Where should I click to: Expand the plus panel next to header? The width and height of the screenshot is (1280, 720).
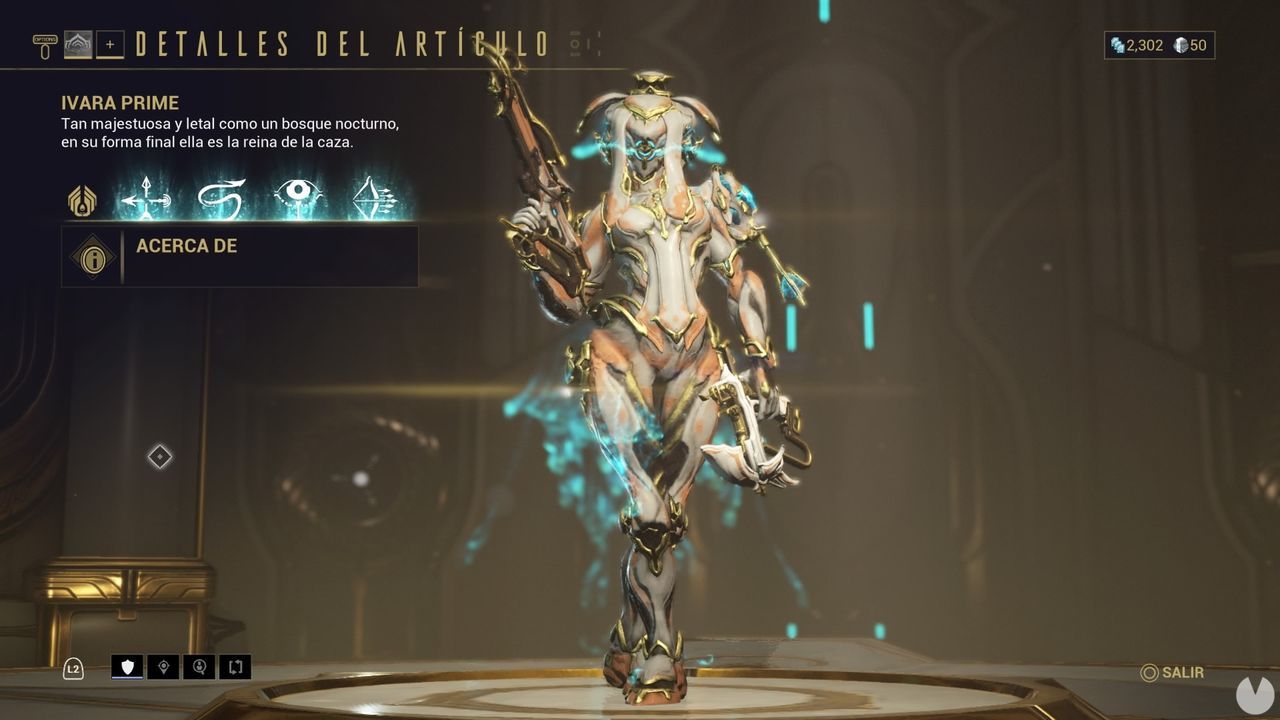(108, 43)
